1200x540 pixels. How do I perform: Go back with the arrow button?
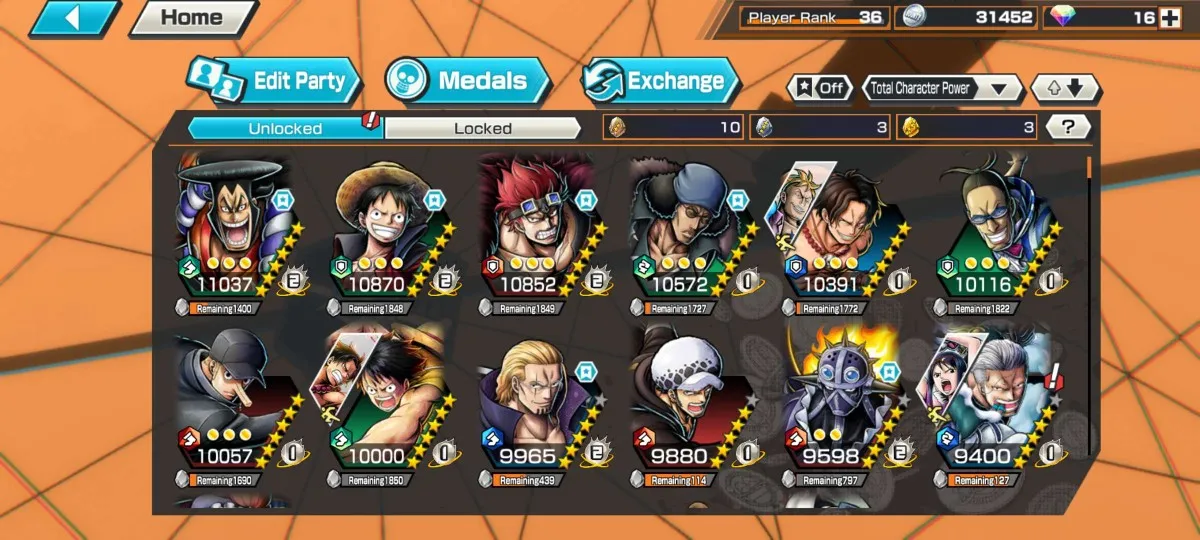pyautogui.click(x=74, y=18)
